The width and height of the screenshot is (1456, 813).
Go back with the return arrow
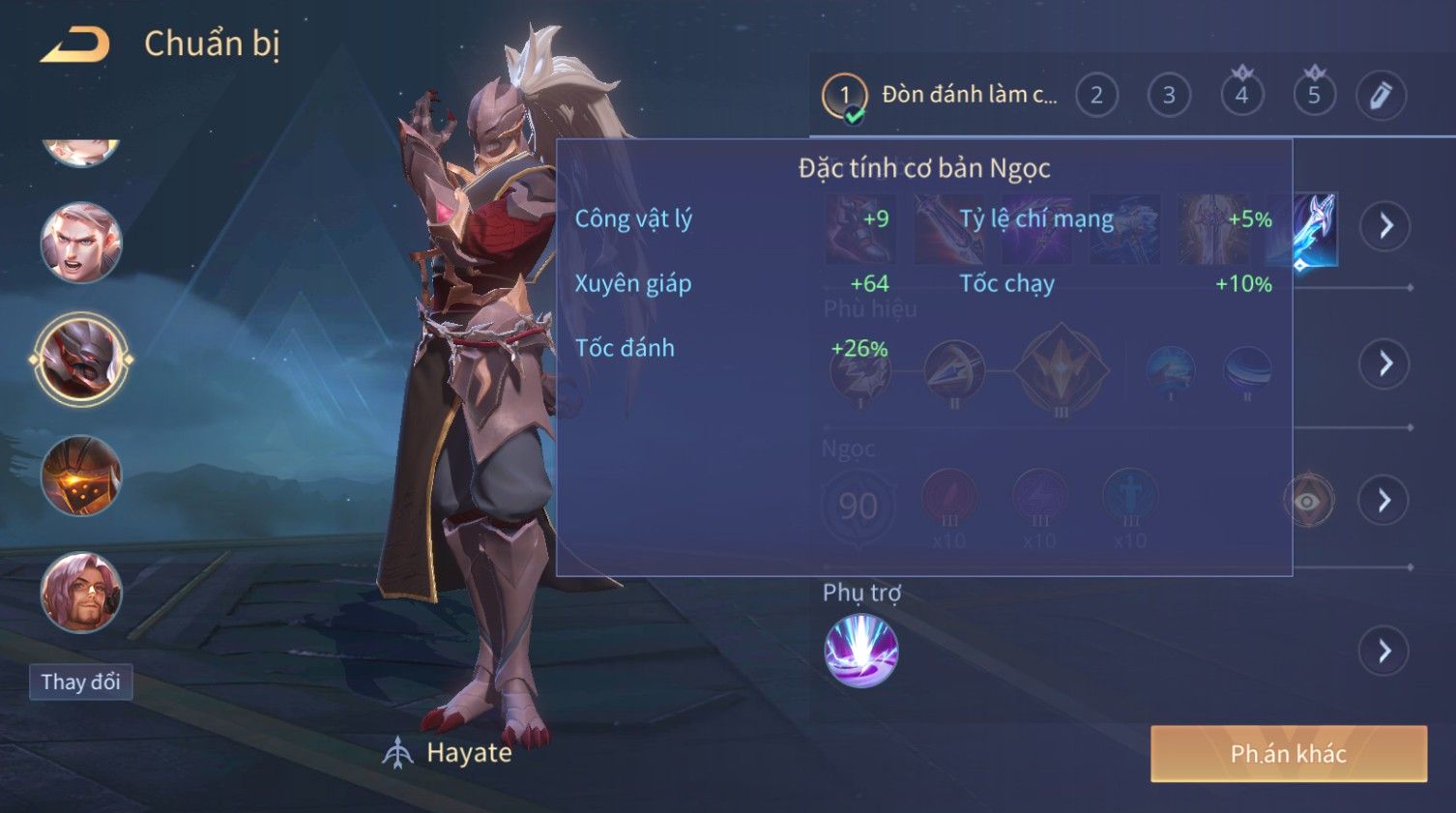tap(75, 44)
